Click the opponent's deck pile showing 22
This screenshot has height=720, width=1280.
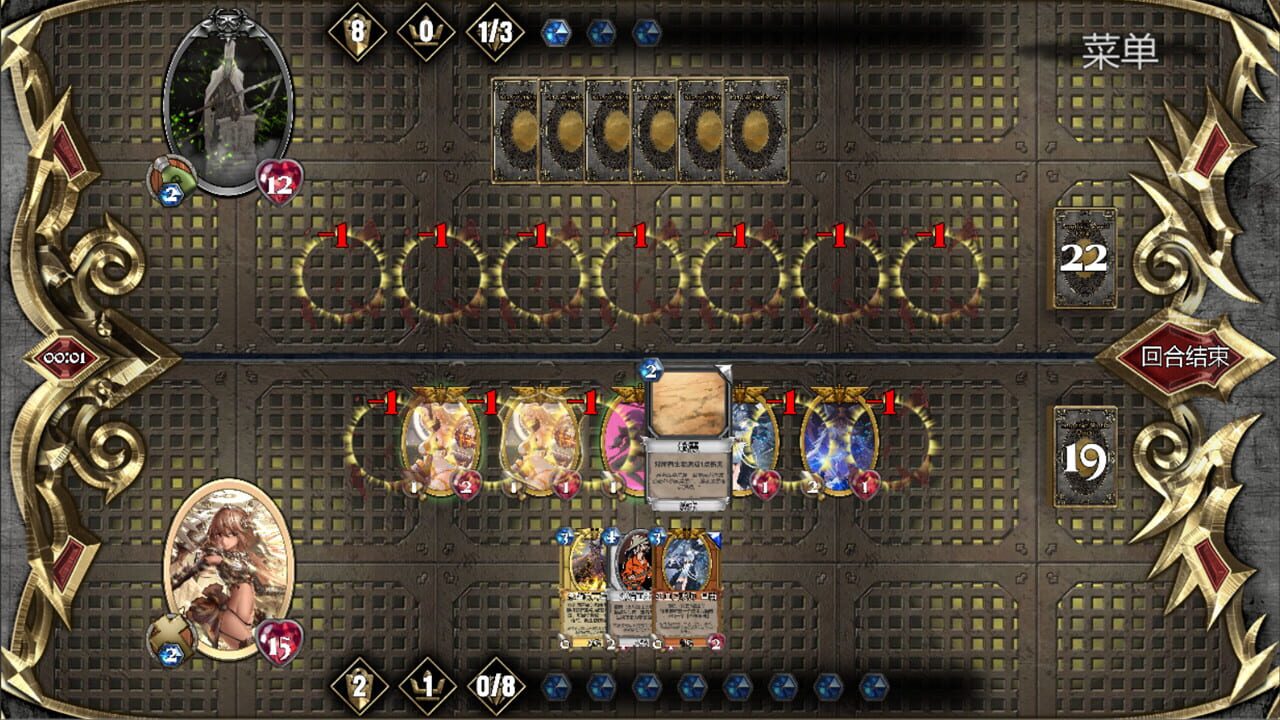[x=1083, y=260]
